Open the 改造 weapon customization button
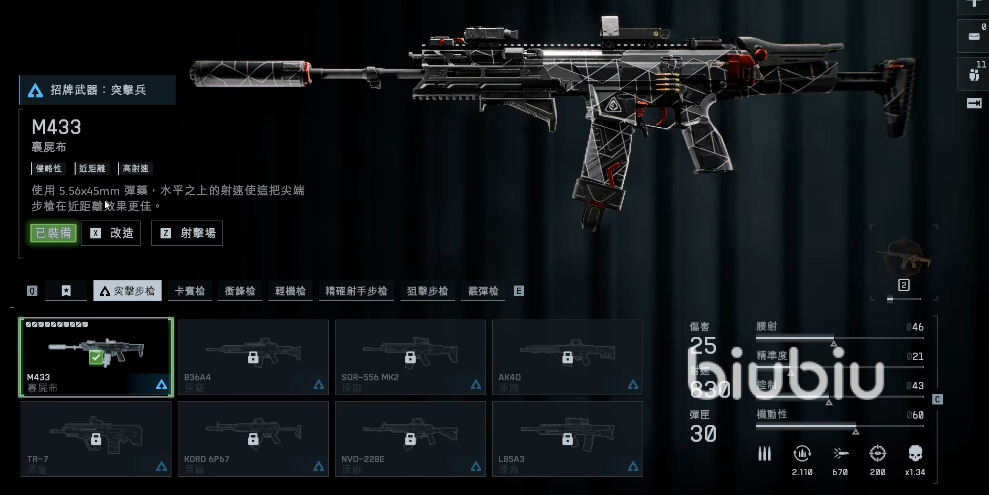 (x=111, y=233)
